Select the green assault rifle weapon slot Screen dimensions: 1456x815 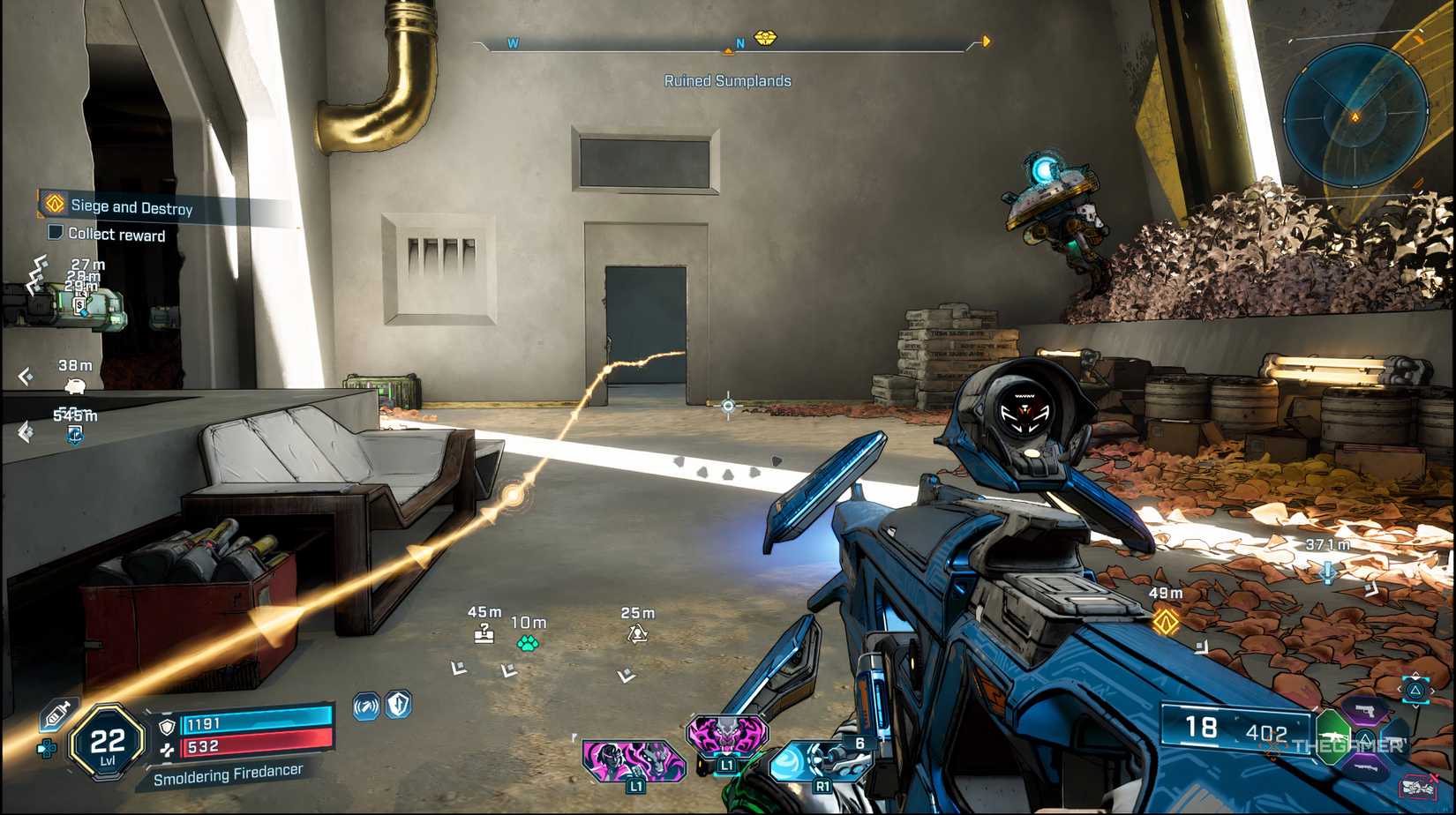[1334, 734]
